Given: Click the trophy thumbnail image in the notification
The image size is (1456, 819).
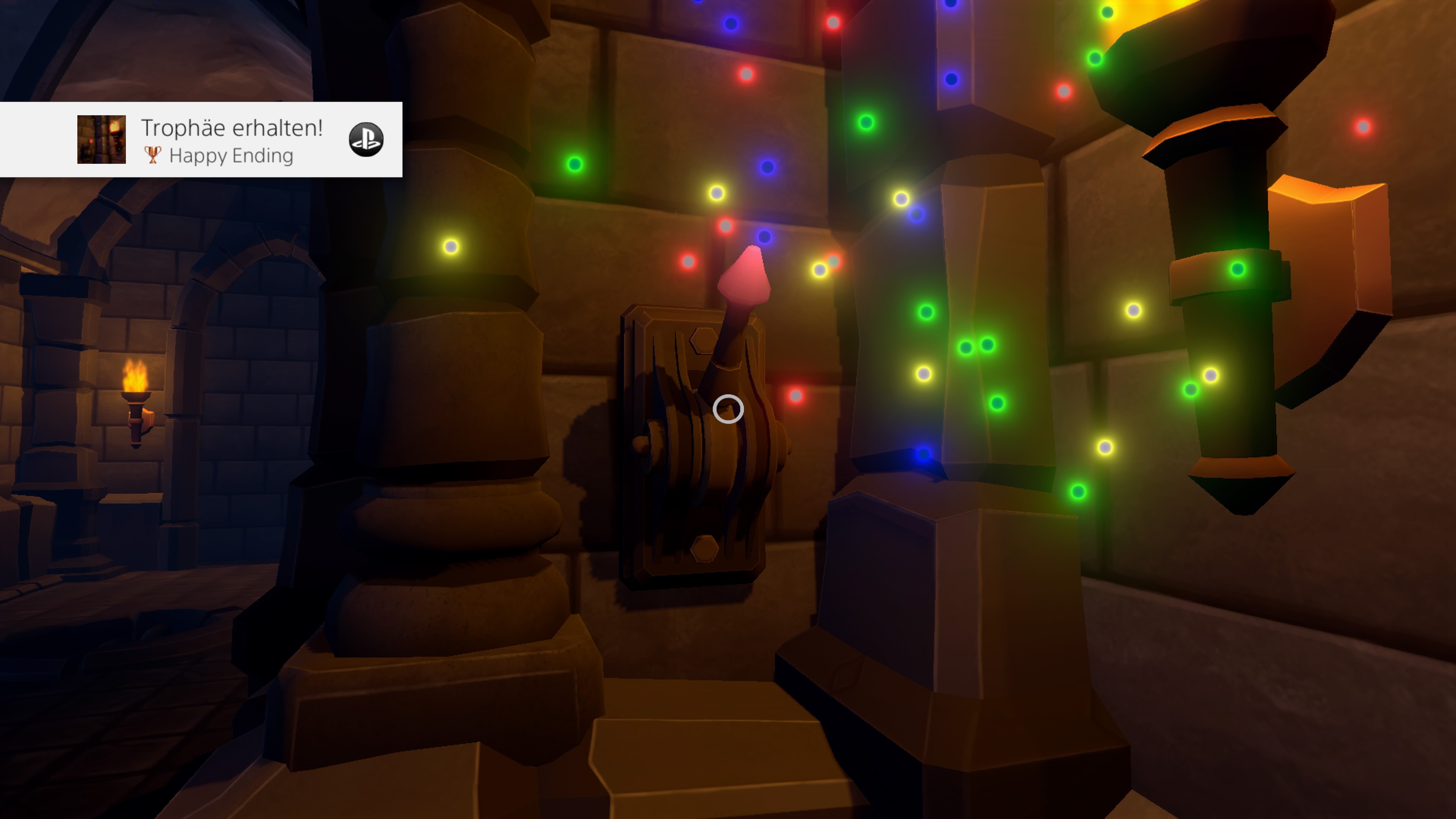Looking at the screenshot, I should (x=102, y=140).
